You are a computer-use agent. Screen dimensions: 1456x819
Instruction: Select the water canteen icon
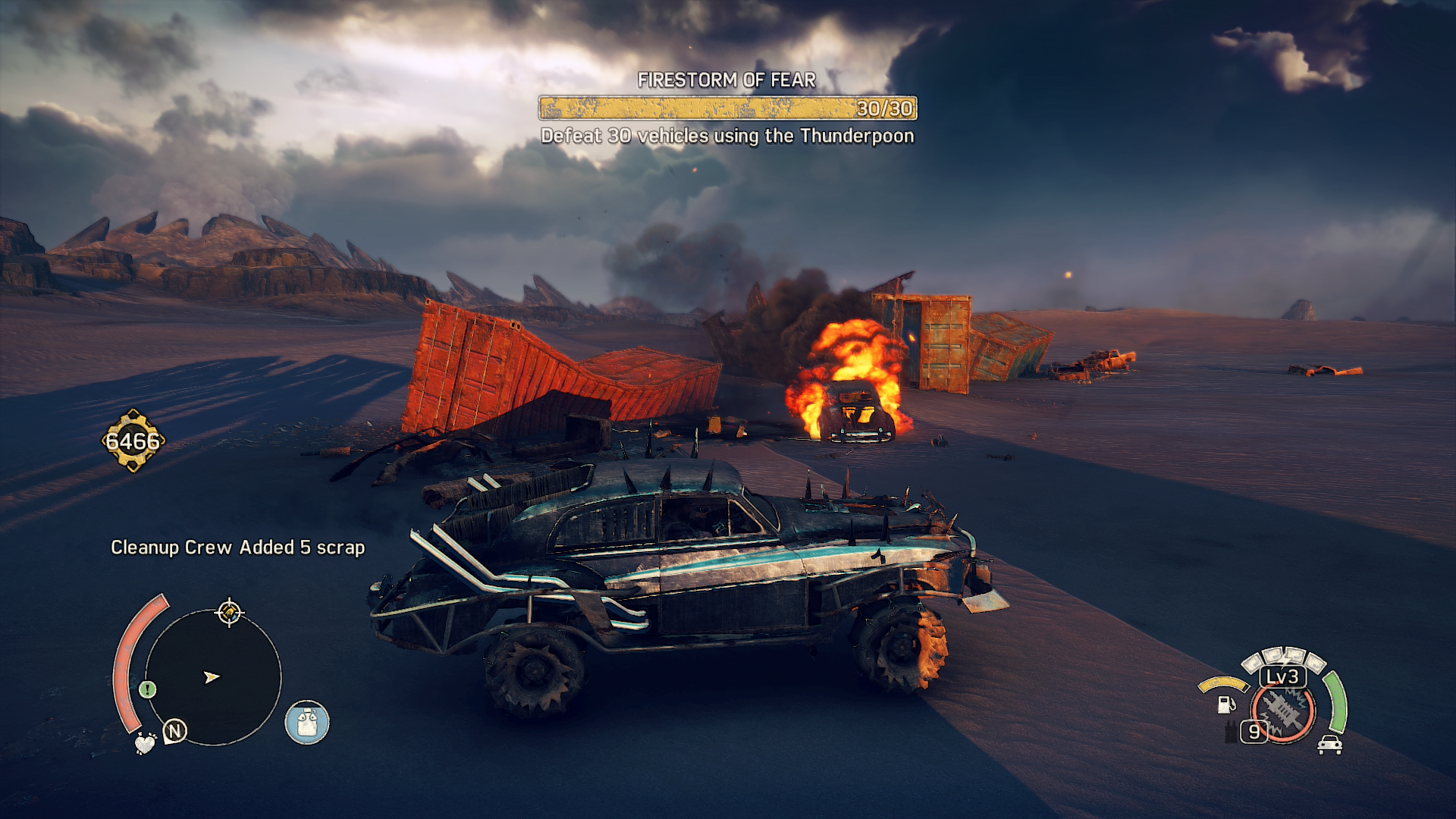307,722
